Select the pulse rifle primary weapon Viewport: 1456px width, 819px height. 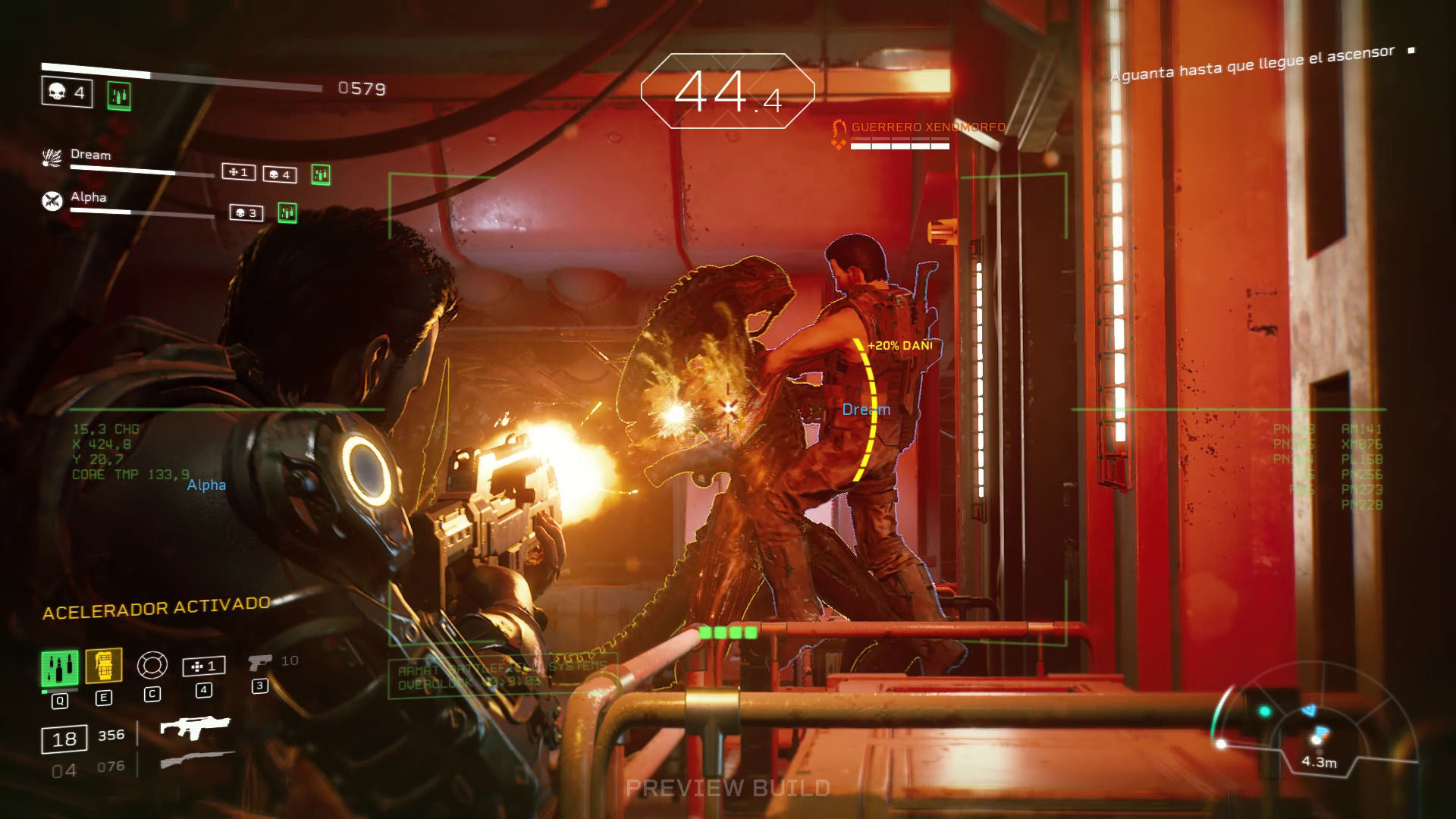195,730
